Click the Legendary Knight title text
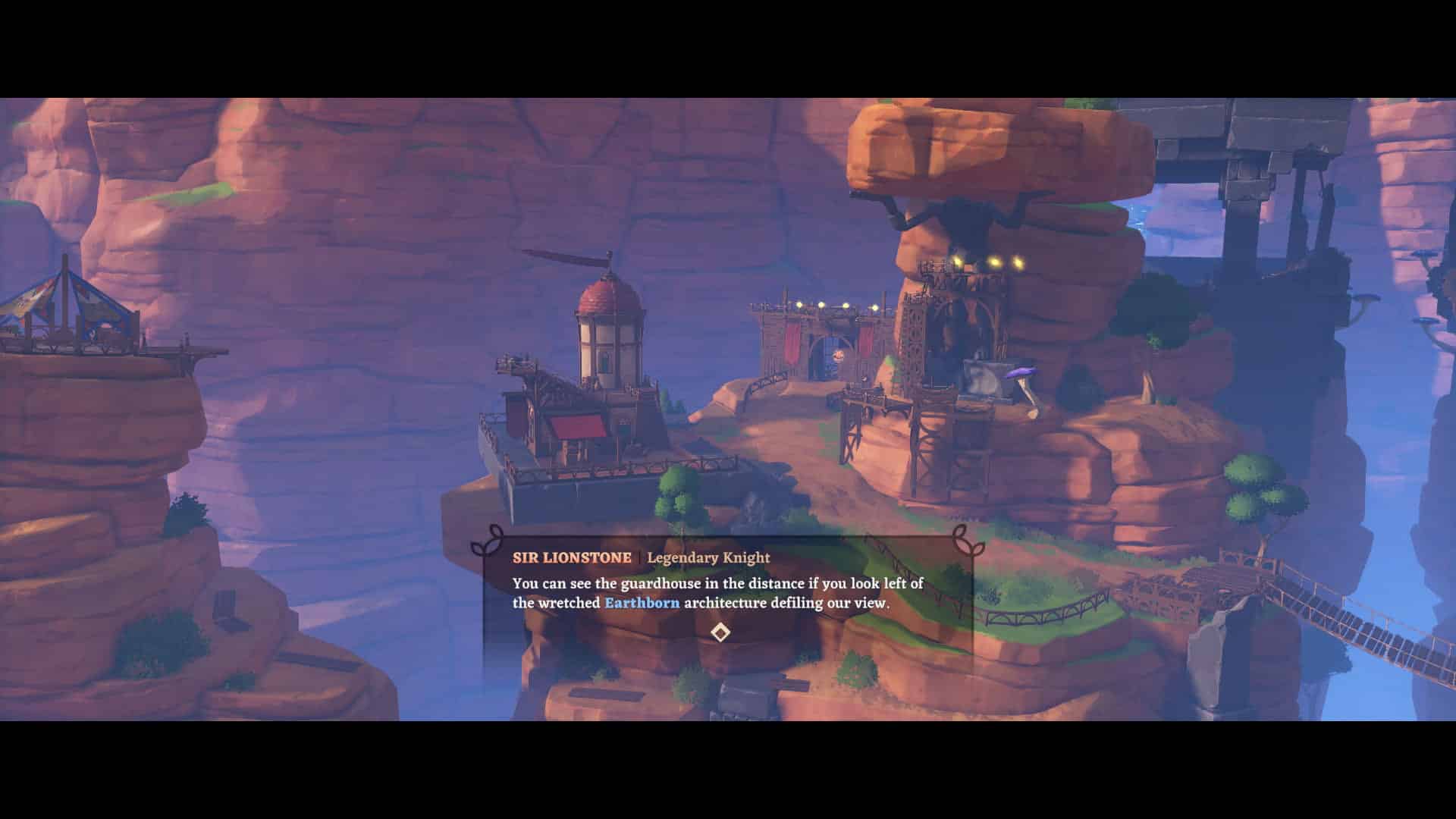Screen dimensions: 1456x819 point(708,557)
